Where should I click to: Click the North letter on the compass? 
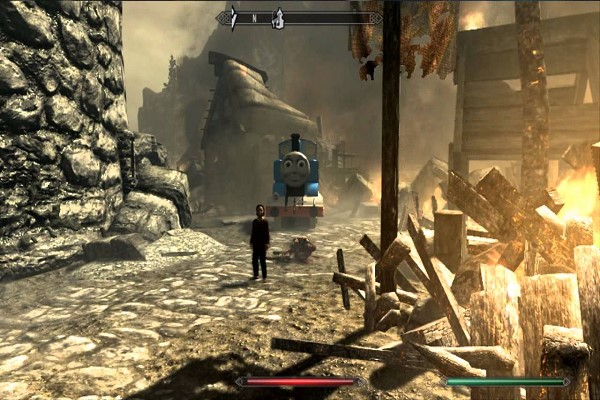254,18
